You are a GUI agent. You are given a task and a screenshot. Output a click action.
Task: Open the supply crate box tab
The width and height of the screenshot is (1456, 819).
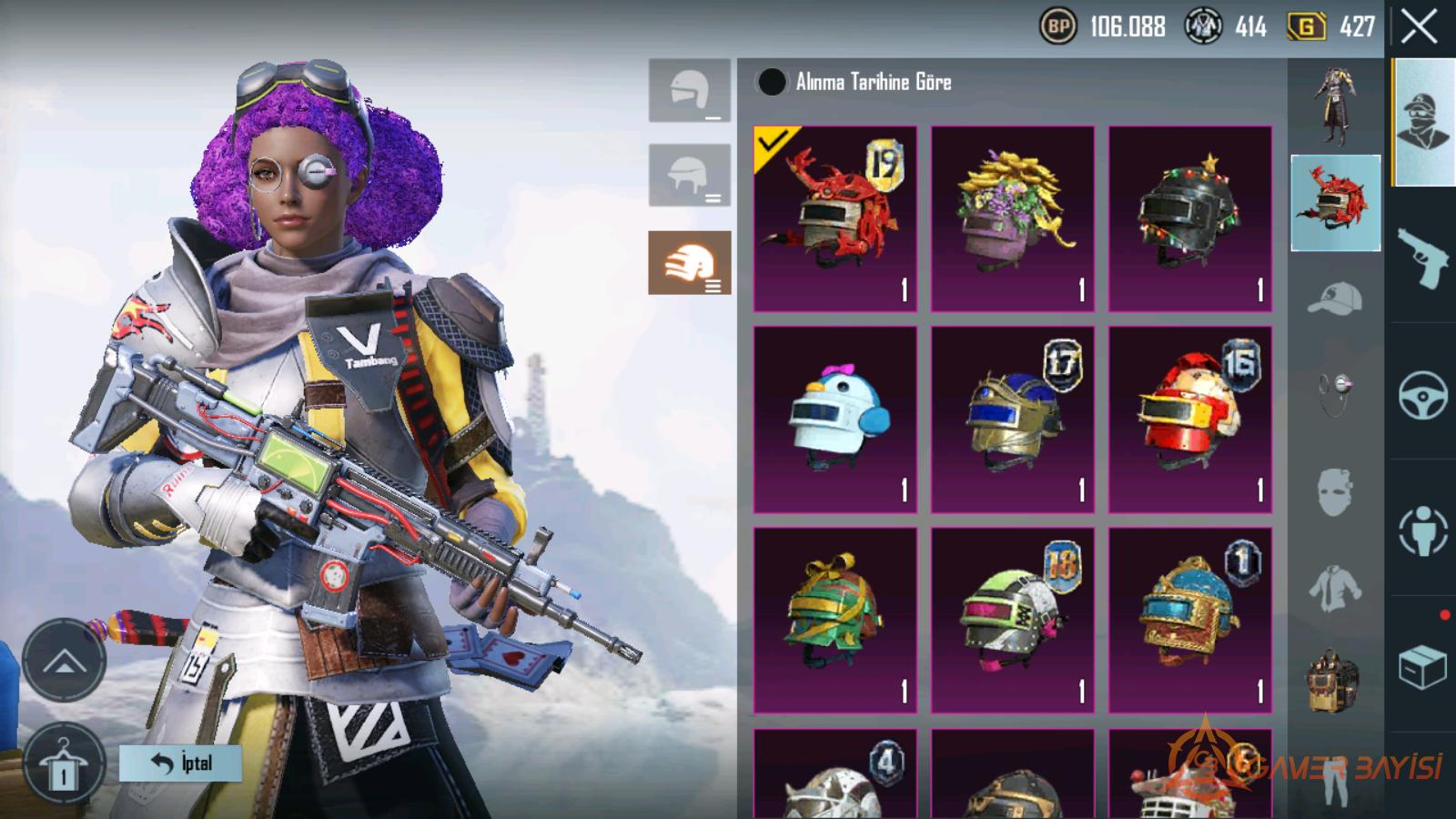pos(1422,667)
